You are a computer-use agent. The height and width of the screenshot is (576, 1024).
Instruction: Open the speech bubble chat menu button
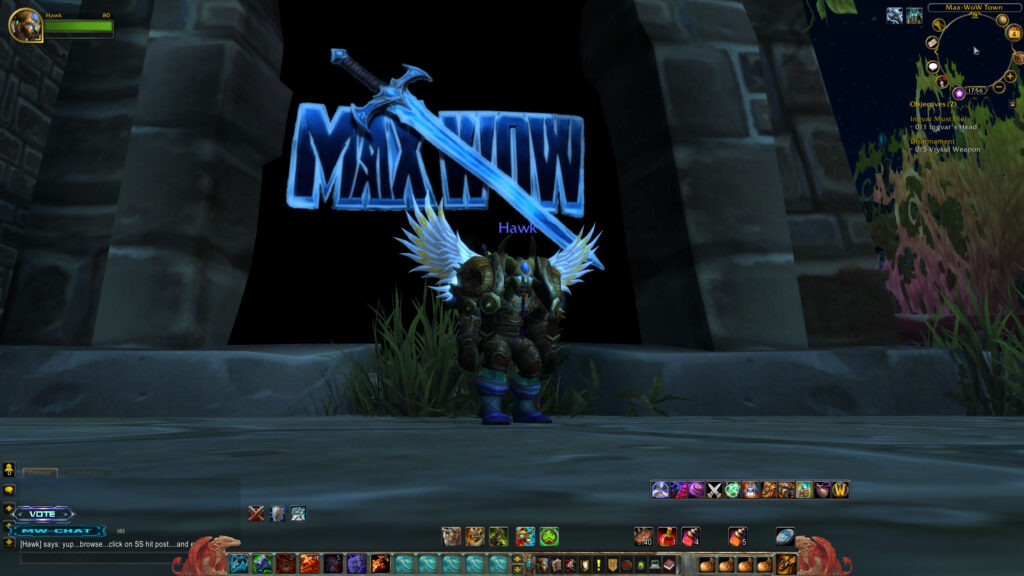tap(9, 491)
